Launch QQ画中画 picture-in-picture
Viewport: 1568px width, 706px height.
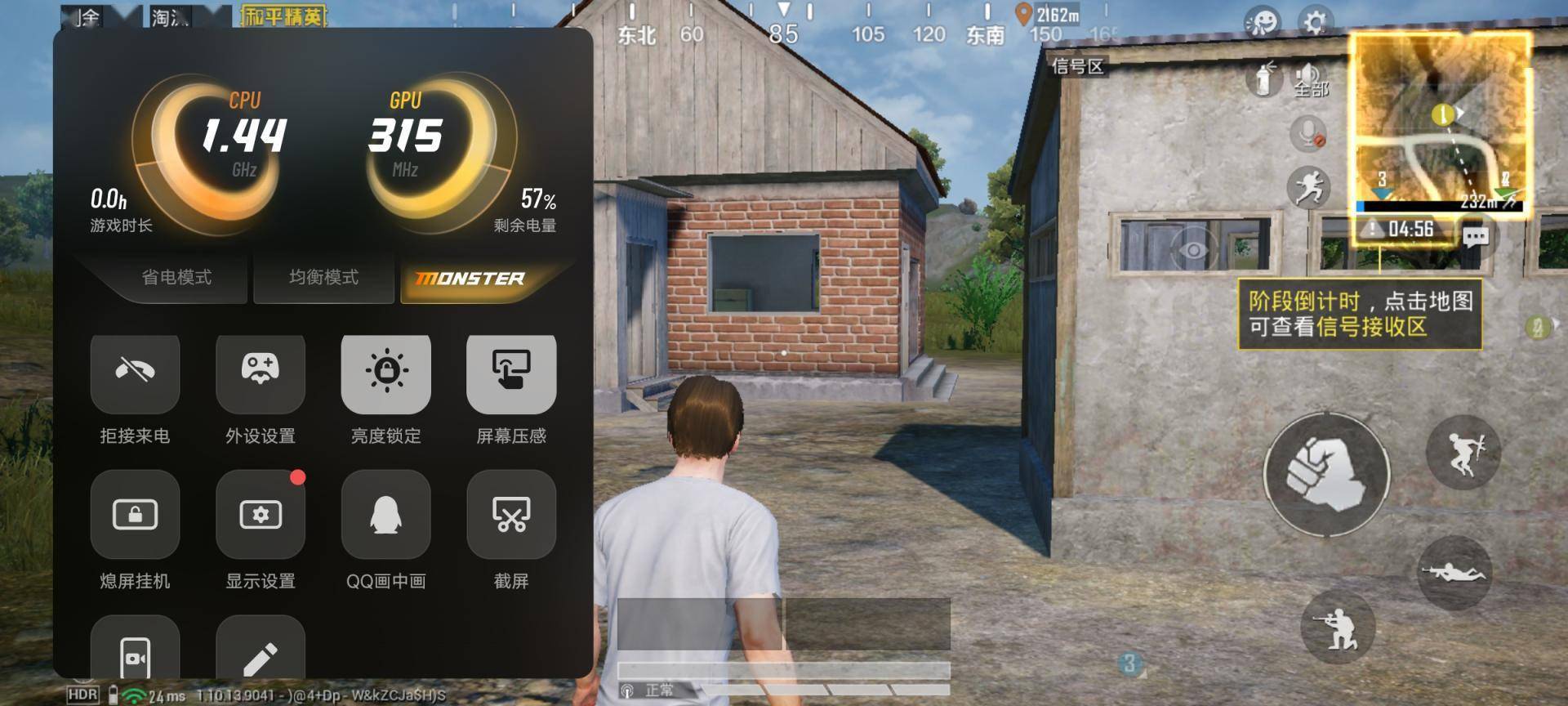coord(385,515)
